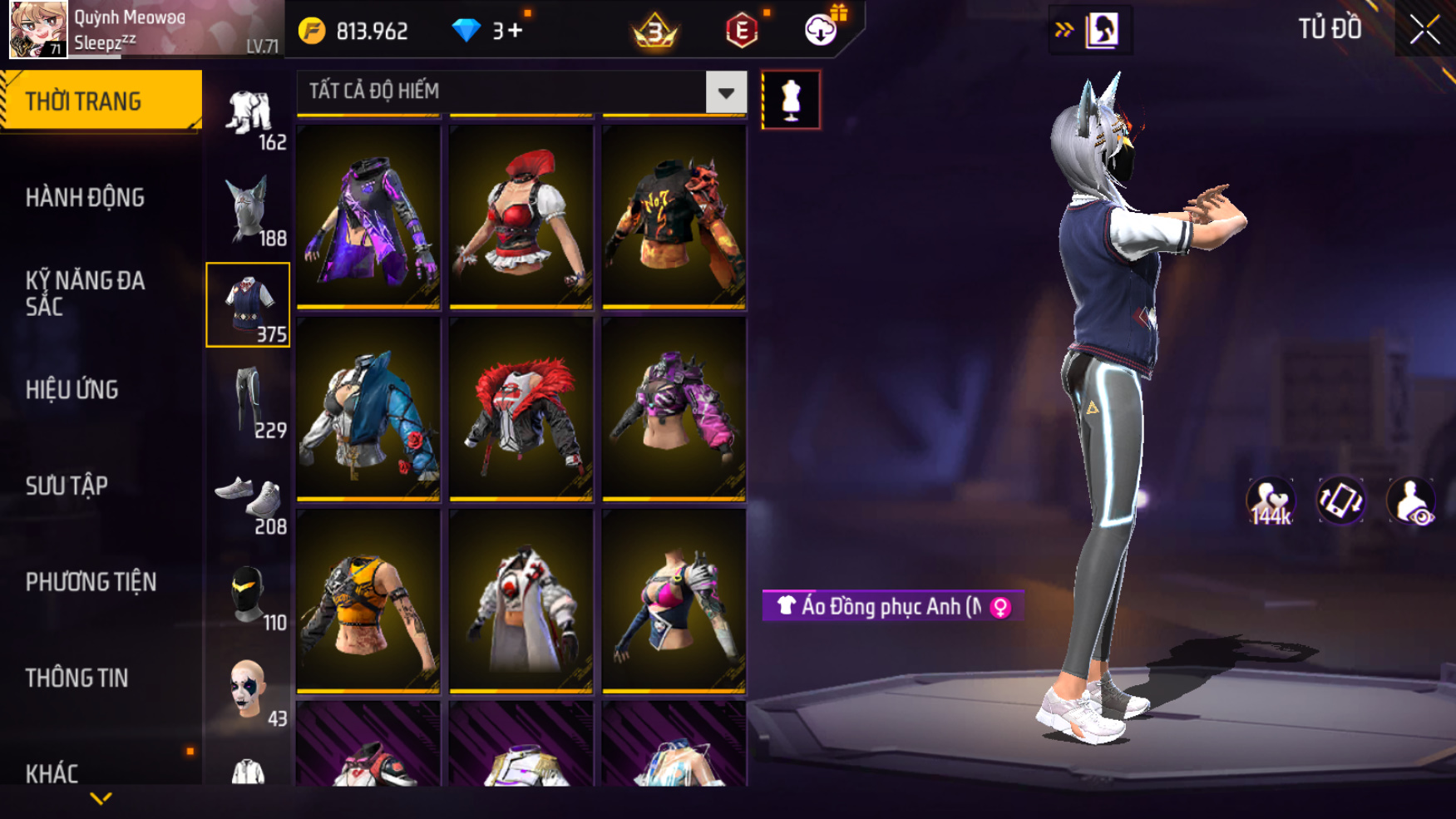The width and height of the screenshot is (1456, 819).
Task: Click the mannequin preview button
Action: tap(791, 101)
